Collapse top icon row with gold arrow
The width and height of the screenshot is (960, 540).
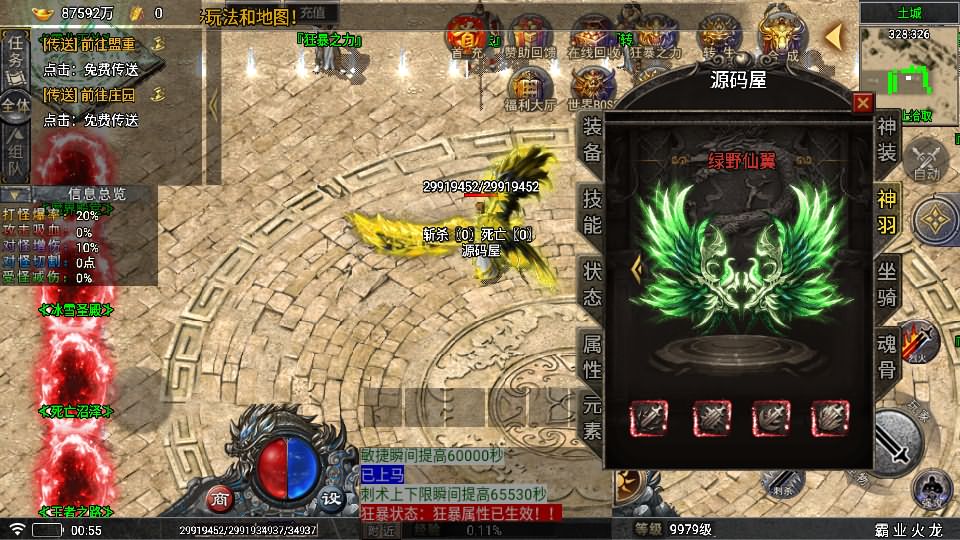(x=833, y=37)
